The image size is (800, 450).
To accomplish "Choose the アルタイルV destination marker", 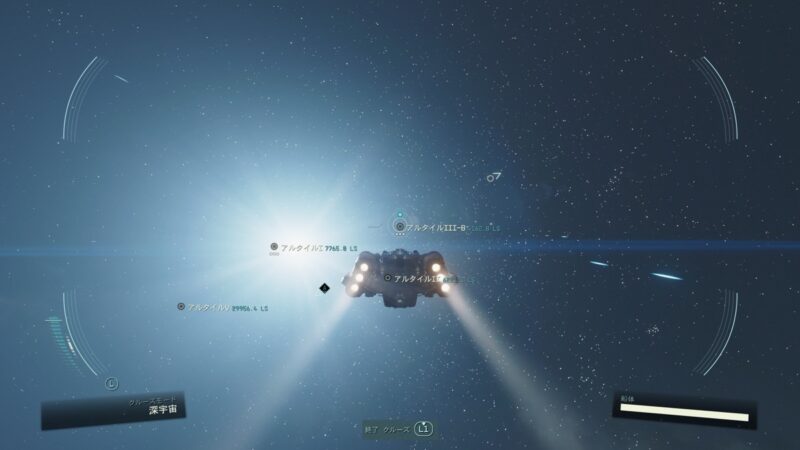I will click(x=181, y=307).
